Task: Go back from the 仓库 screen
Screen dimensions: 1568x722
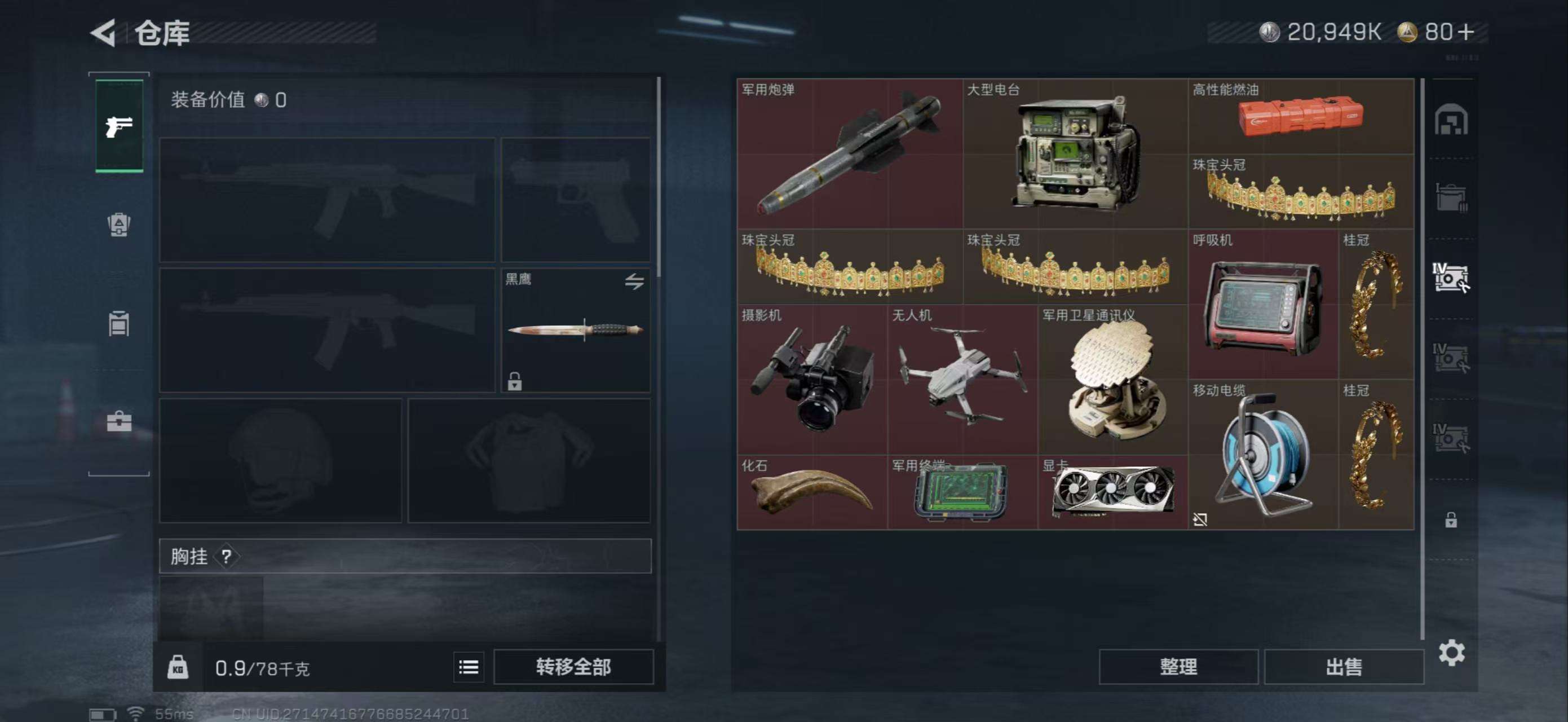Action: click(104, 33)
